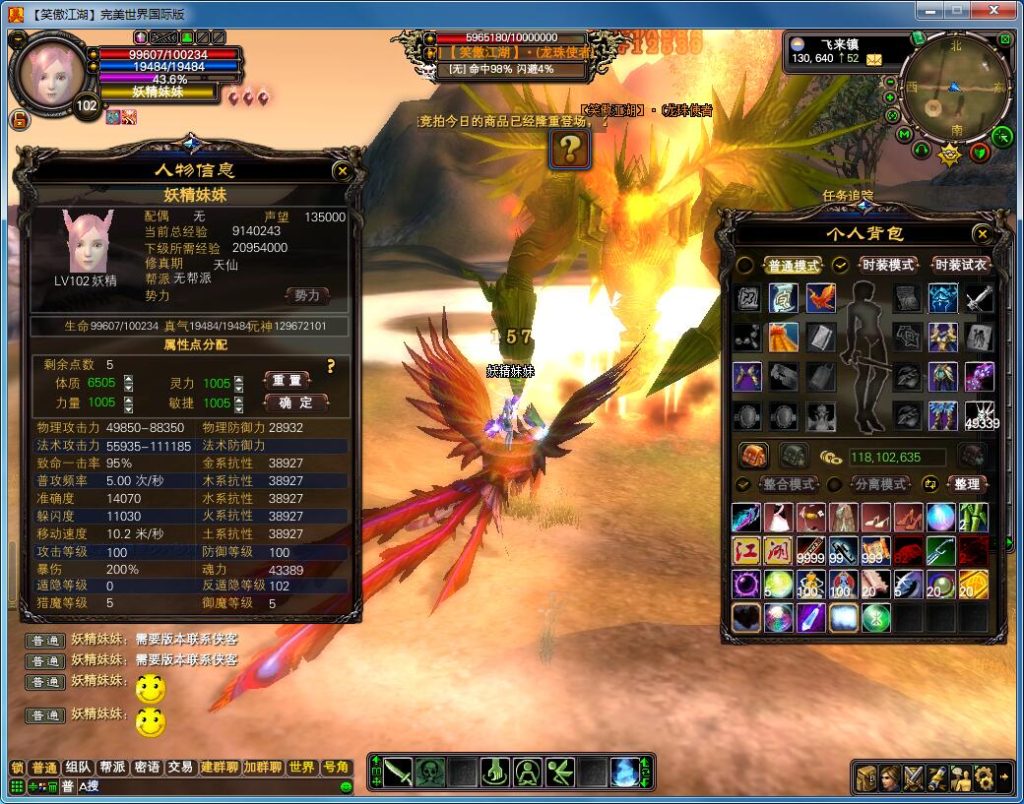The image size is (1024, 804).
Task: Select the 分离模式 separate mode option
Action: pos(879,484)
